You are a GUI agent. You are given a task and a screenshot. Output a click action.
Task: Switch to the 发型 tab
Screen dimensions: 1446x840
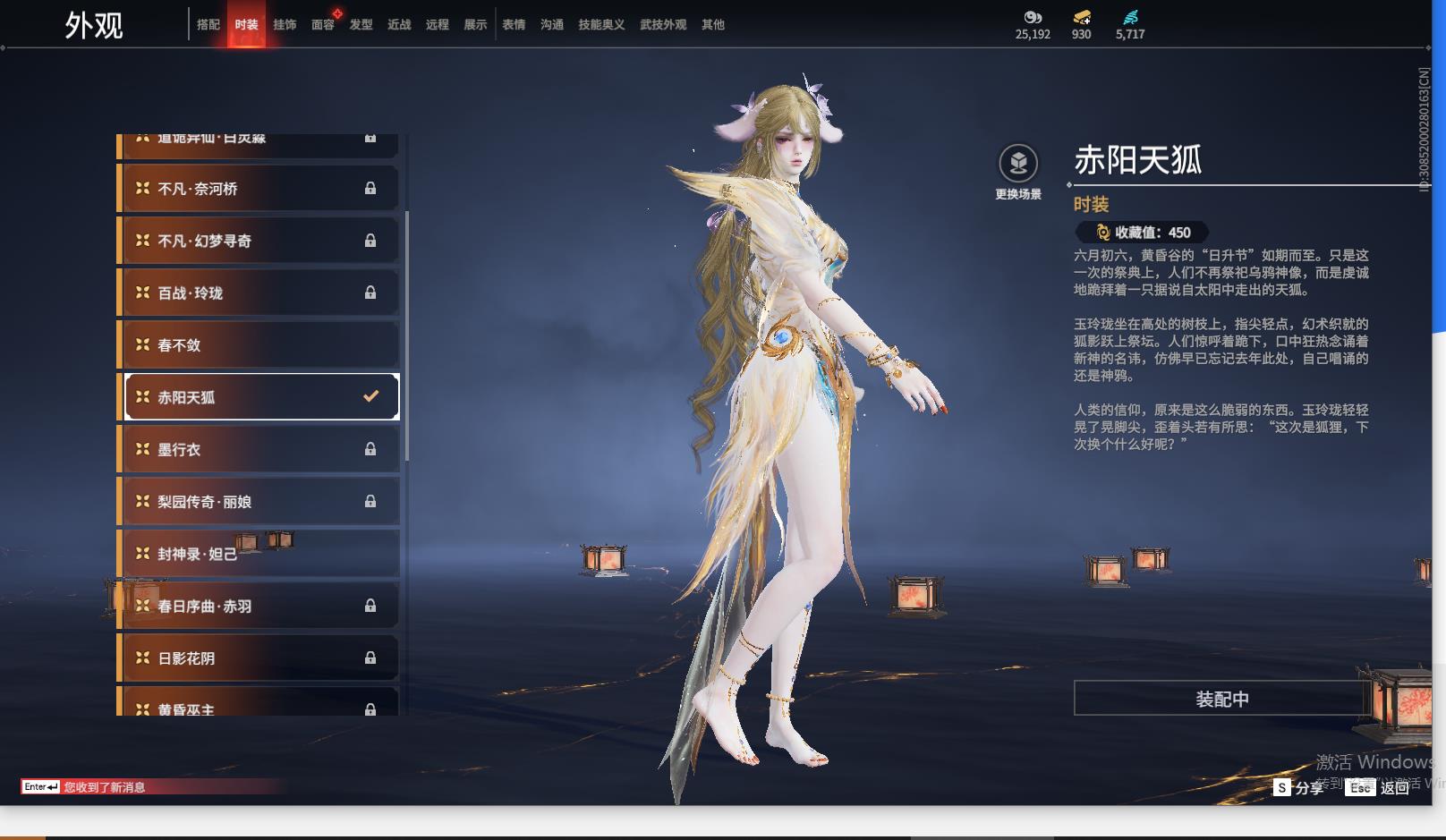[361, 25]
